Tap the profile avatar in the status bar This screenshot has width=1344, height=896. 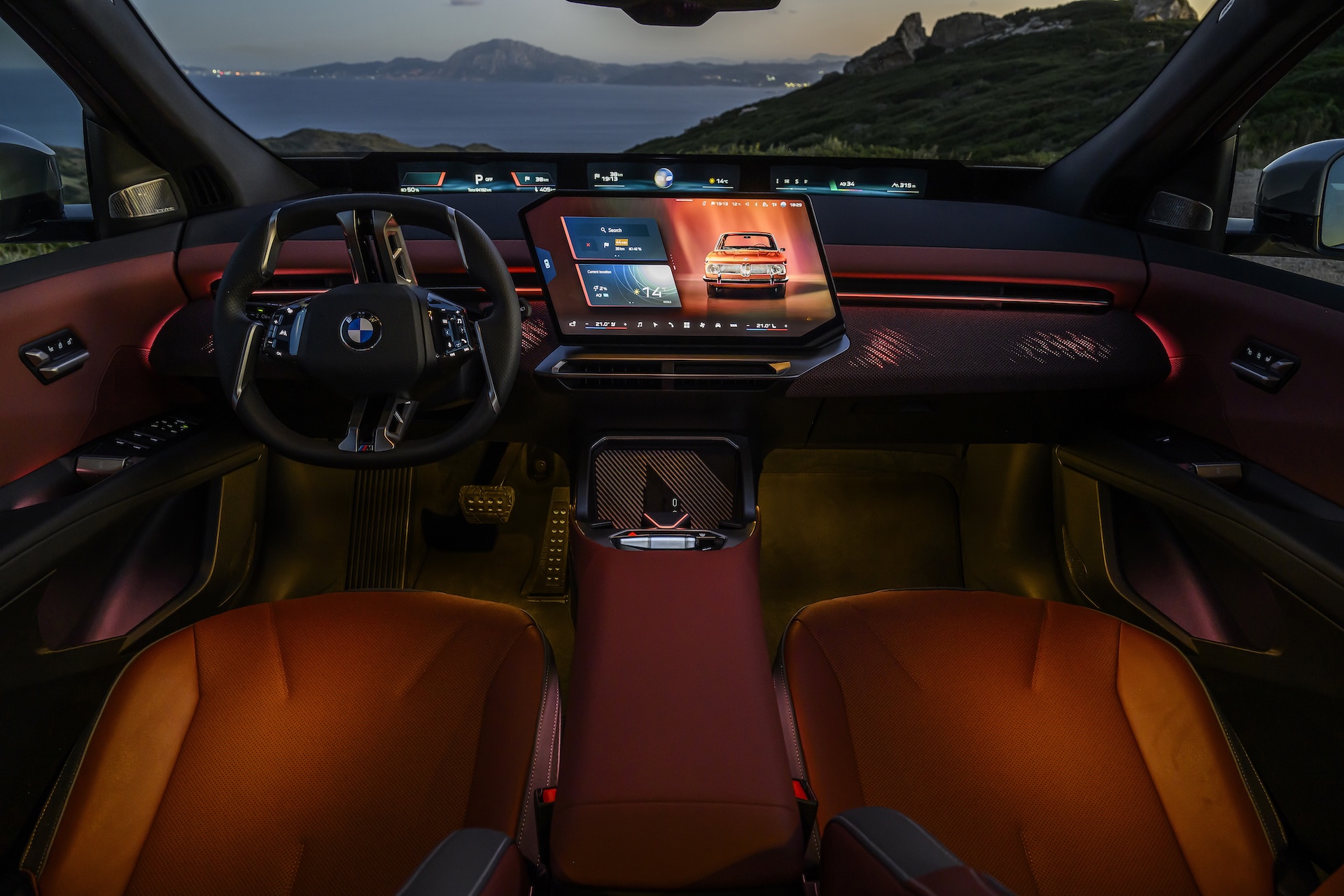pyautogui.click(x=783, y=204)
